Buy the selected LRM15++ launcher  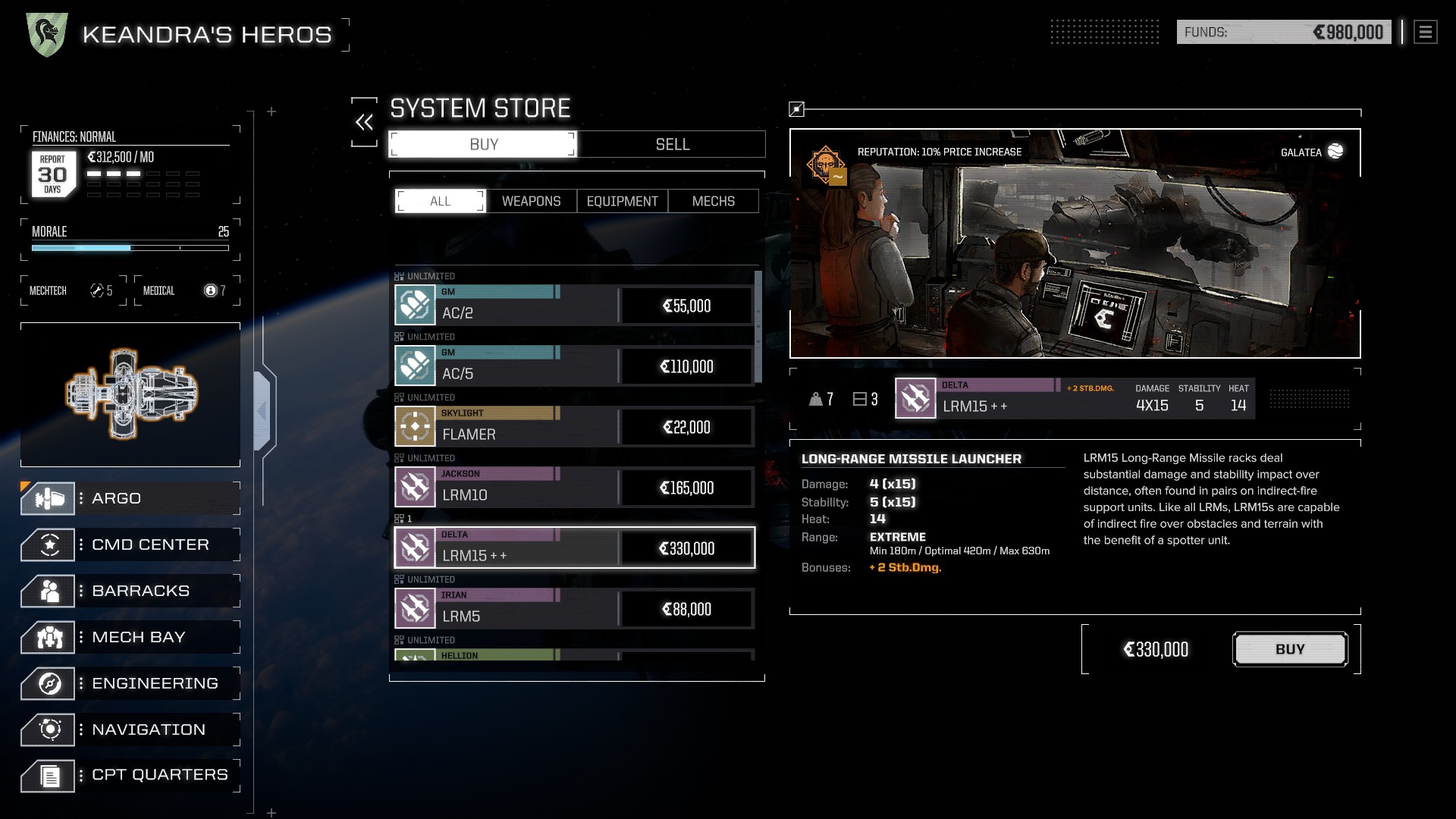pyautogui.click(x=1290, y=649)
